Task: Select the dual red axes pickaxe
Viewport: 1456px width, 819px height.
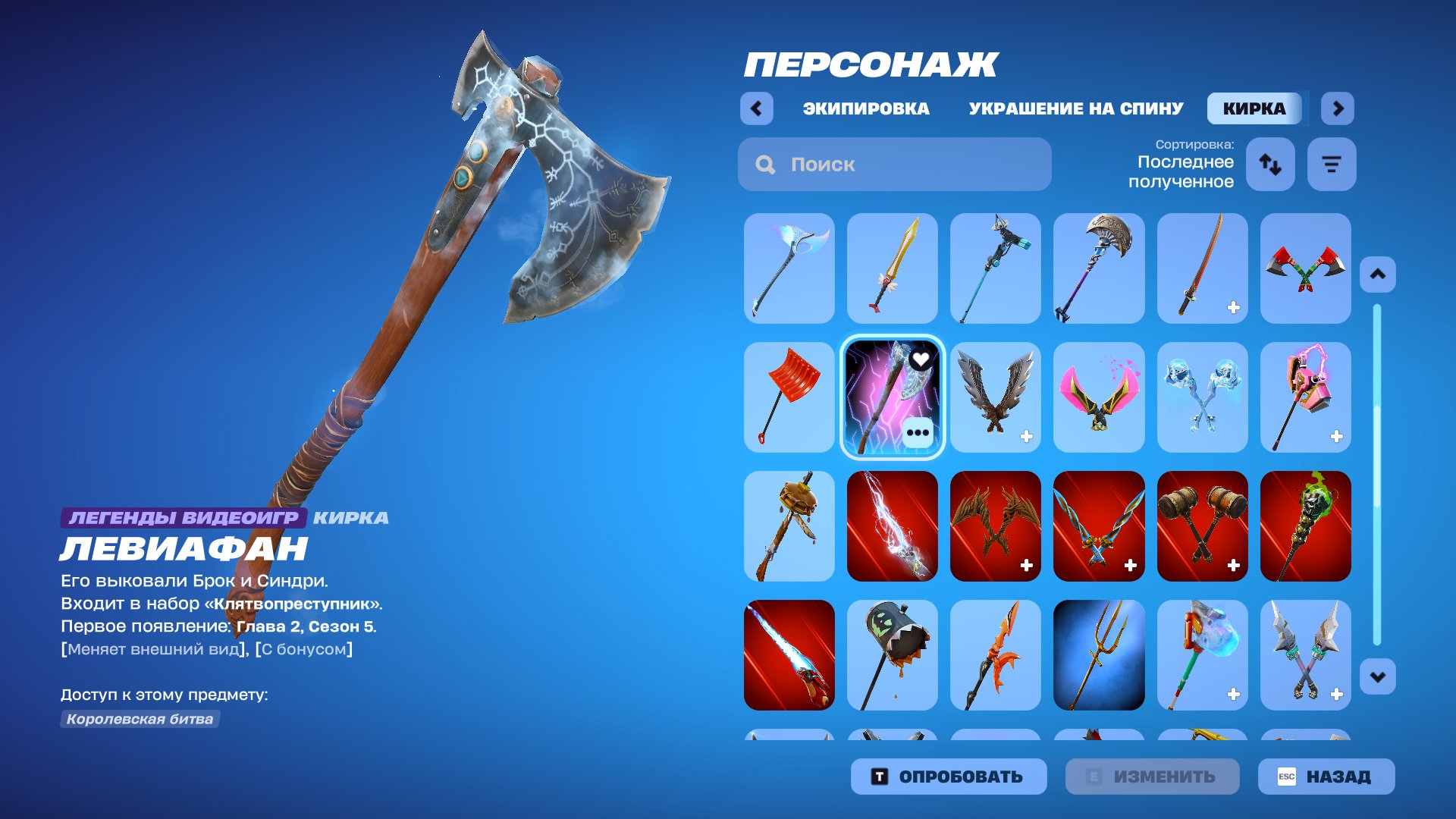Action: pyautogui.click(x=1306, y=268)
